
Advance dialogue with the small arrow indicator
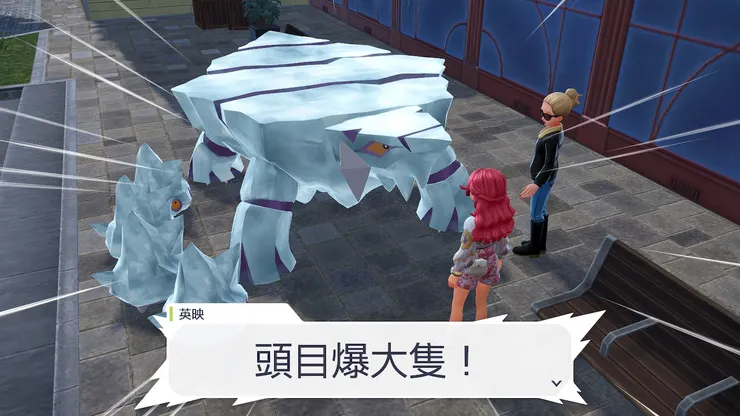click(x=556, y=382)
